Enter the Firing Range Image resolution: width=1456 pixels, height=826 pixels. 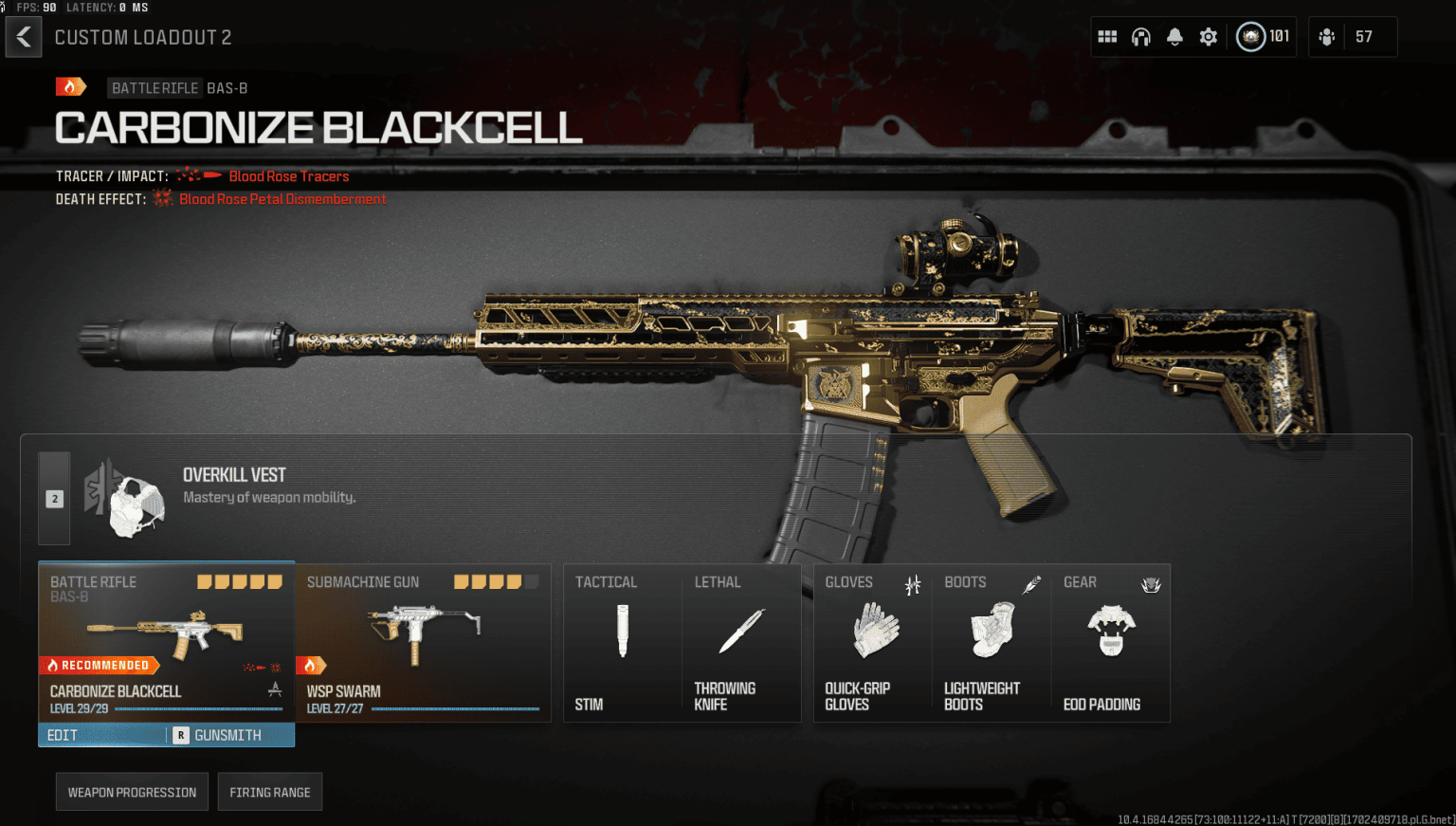tap(270, 791)
